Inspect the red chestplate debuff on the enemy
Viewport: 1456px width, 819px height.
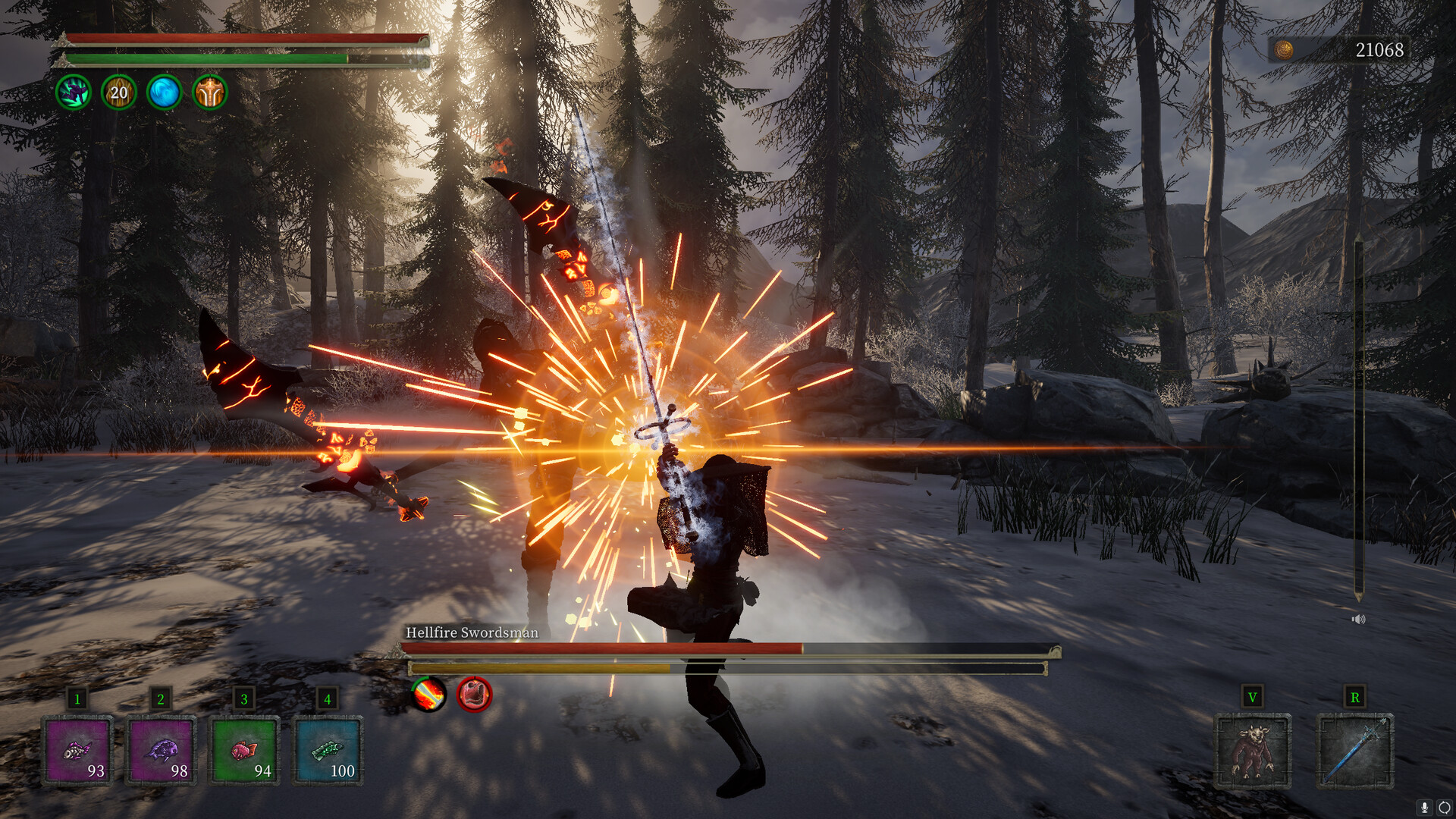pyautogui.click(x=475, y=694)
